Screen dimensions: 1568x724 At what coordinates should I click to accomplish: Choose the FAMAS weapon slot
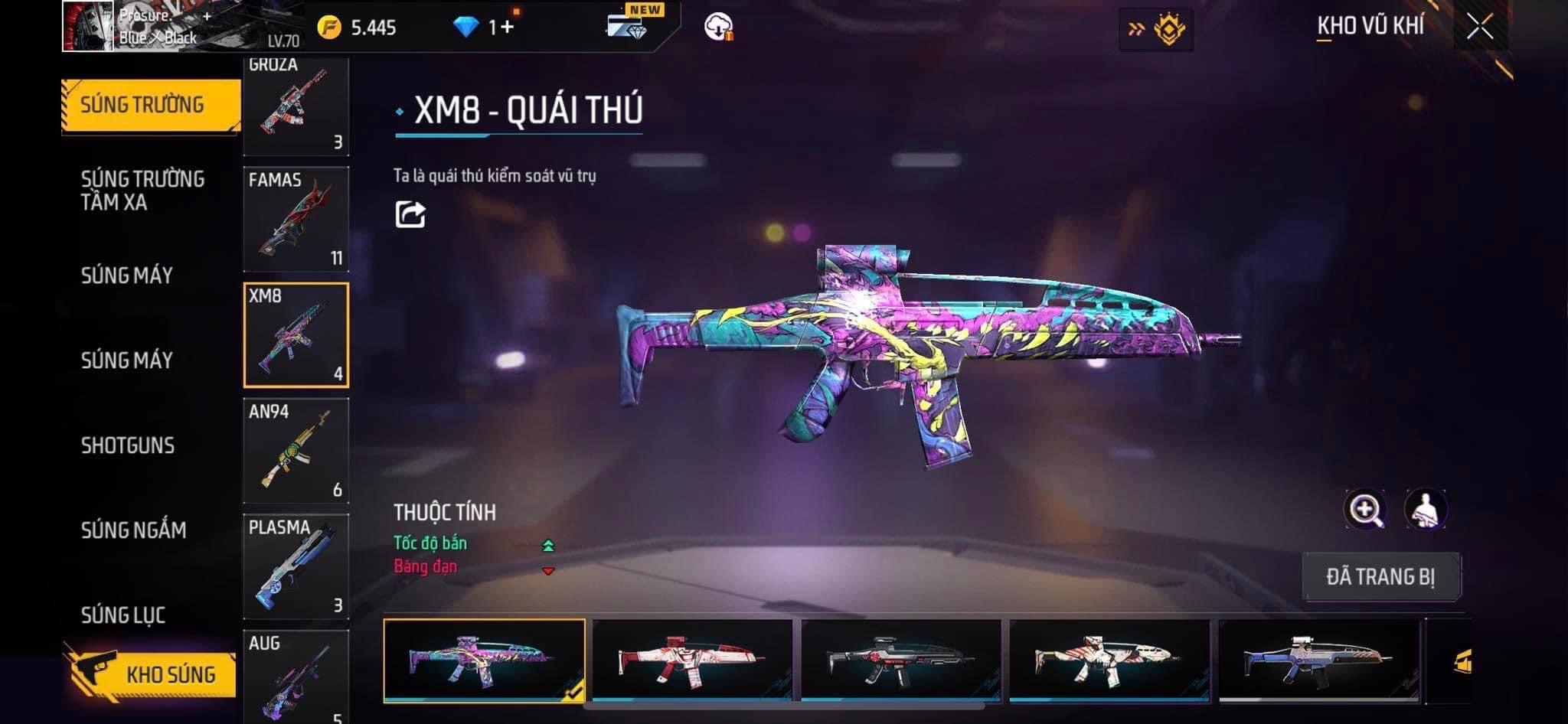296,219
